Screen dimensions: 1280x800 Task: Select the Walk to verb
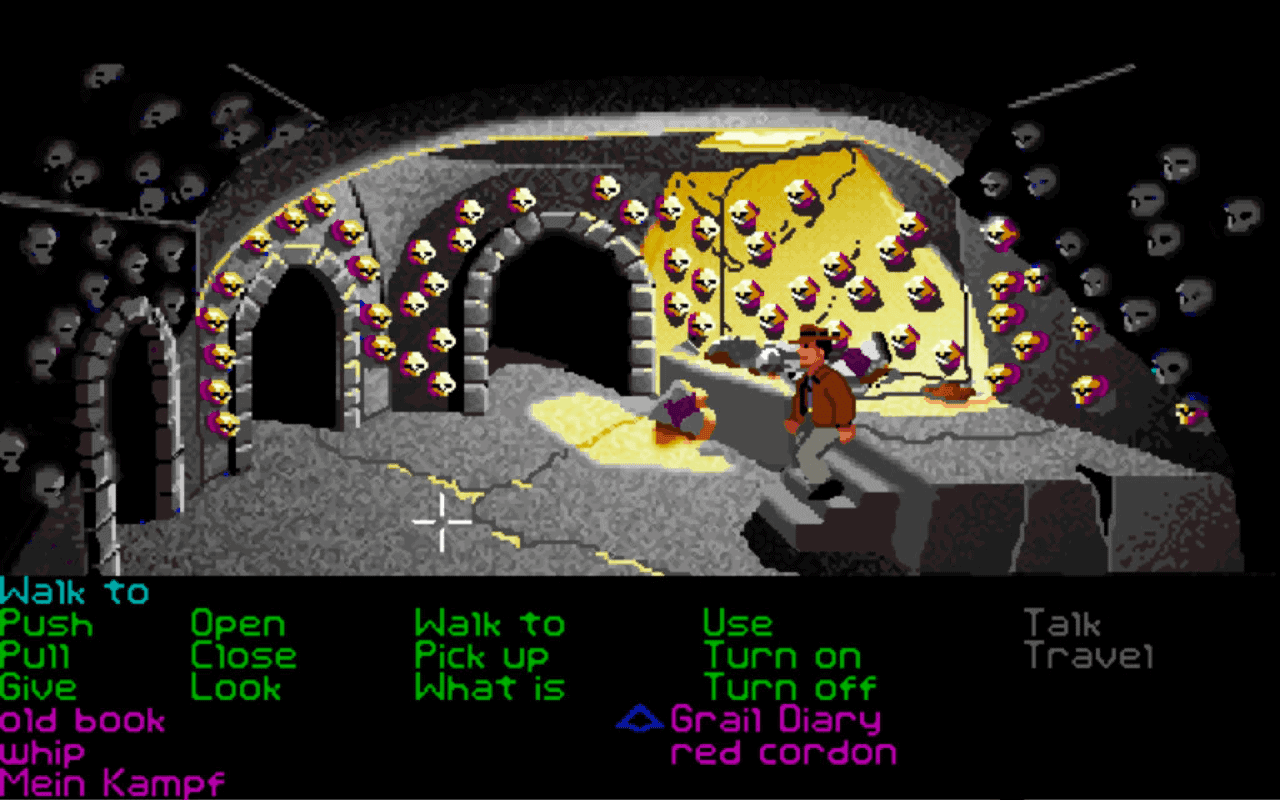tap(492, 623)
